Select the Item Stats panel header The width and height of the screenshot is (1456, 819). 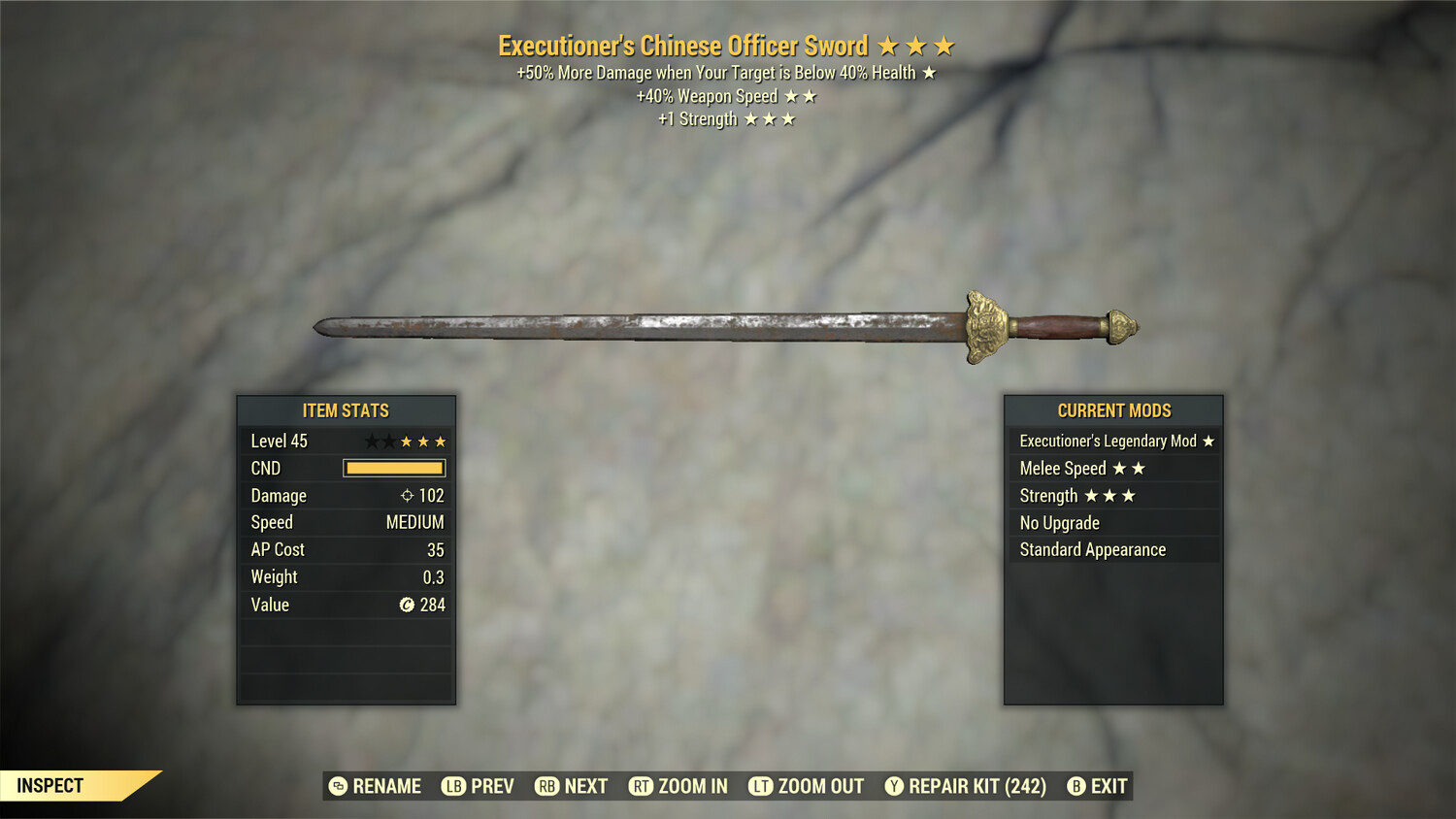(x=346, y=410)
